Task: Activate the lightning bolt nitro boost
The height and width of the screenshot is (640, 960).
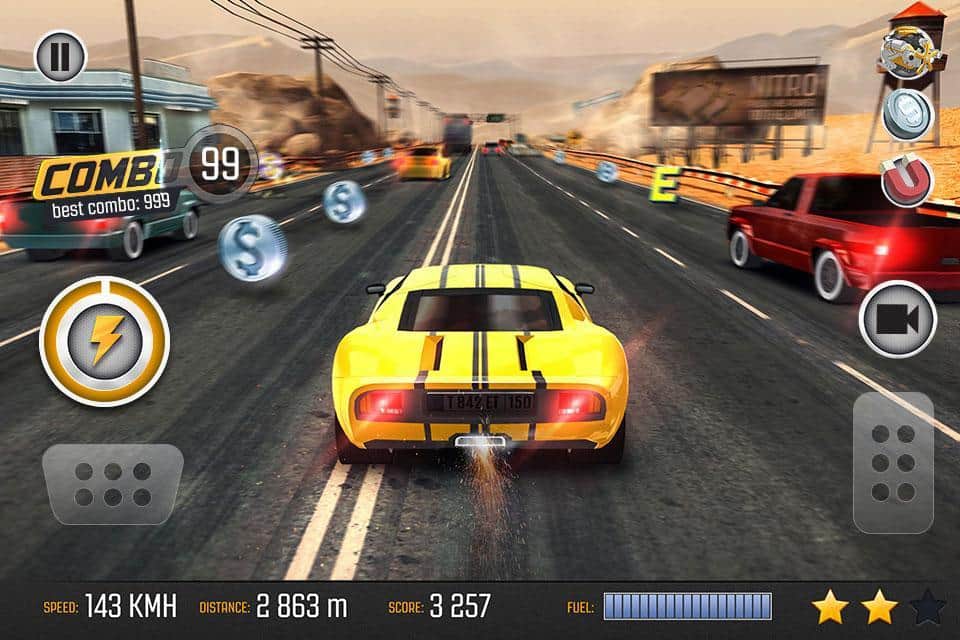Action: tap(104, 340)
